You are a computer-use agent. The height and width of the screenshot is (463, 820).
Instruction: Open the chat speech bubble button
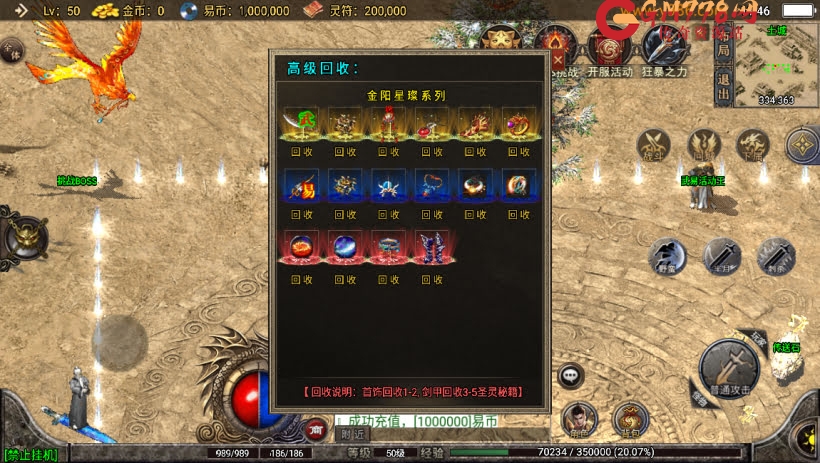[571, 375]
